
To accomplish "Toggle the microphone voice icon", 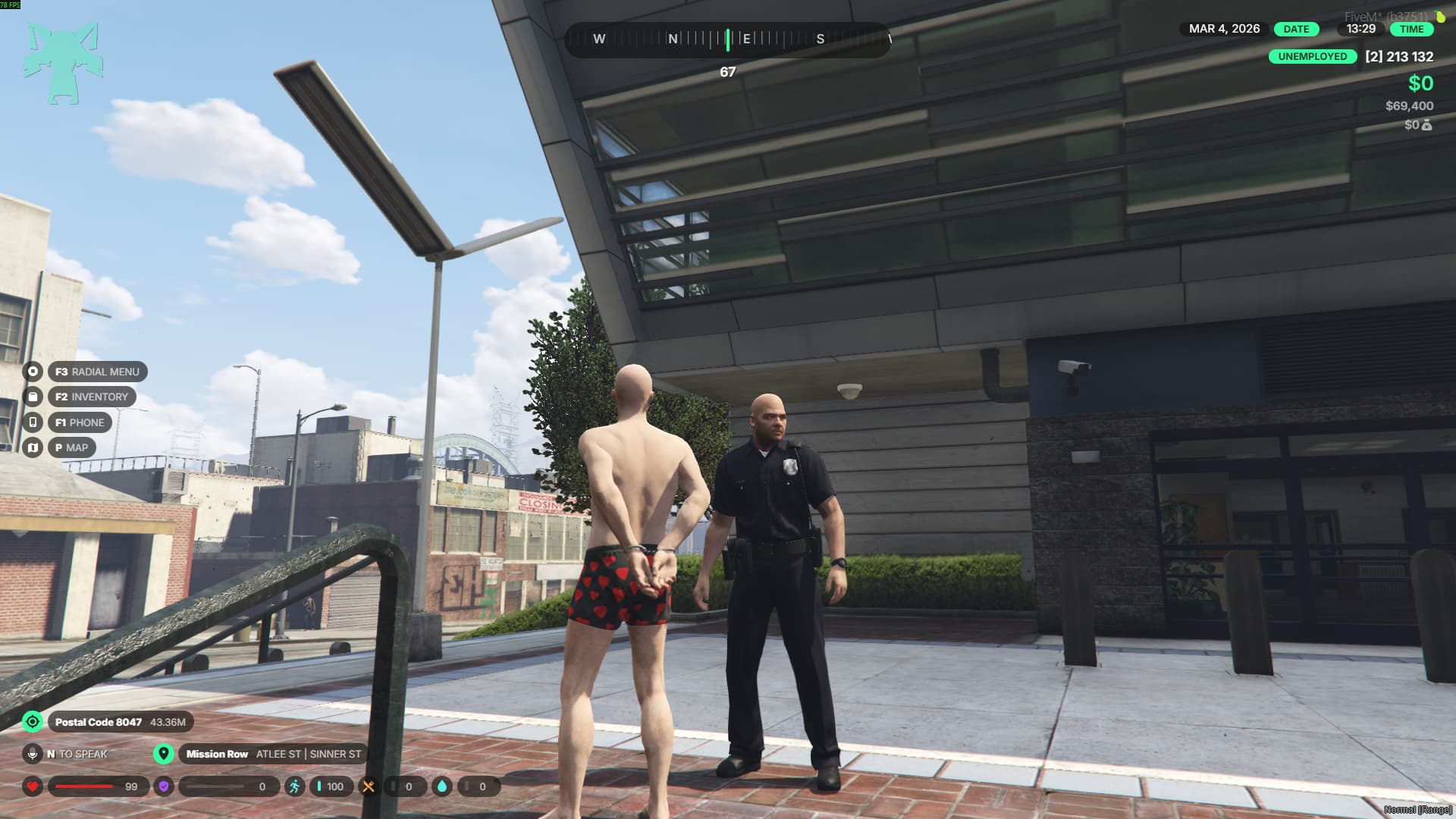I will [x=33, y=754].
